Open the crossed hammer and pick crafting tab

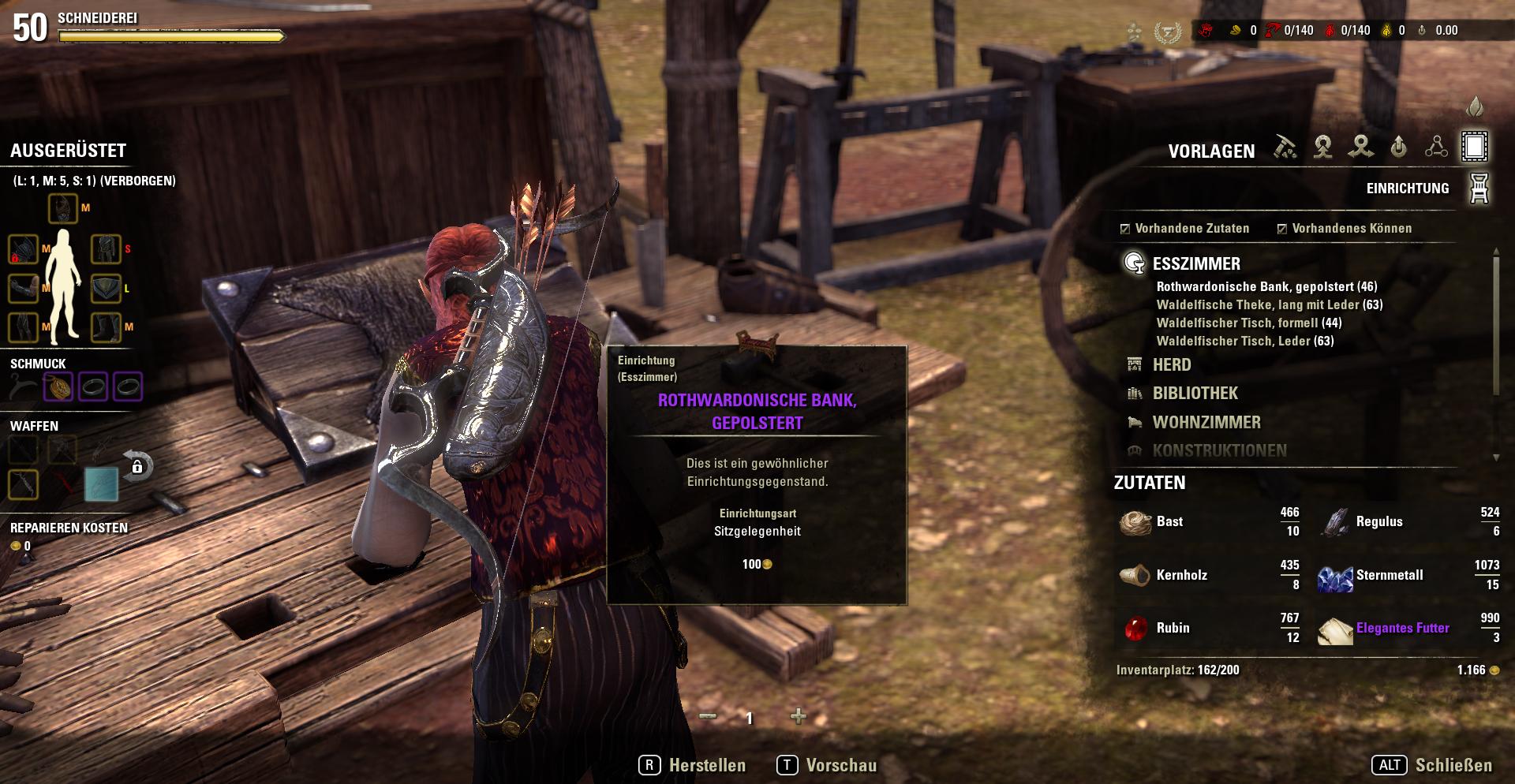[x=1285, y=147]
